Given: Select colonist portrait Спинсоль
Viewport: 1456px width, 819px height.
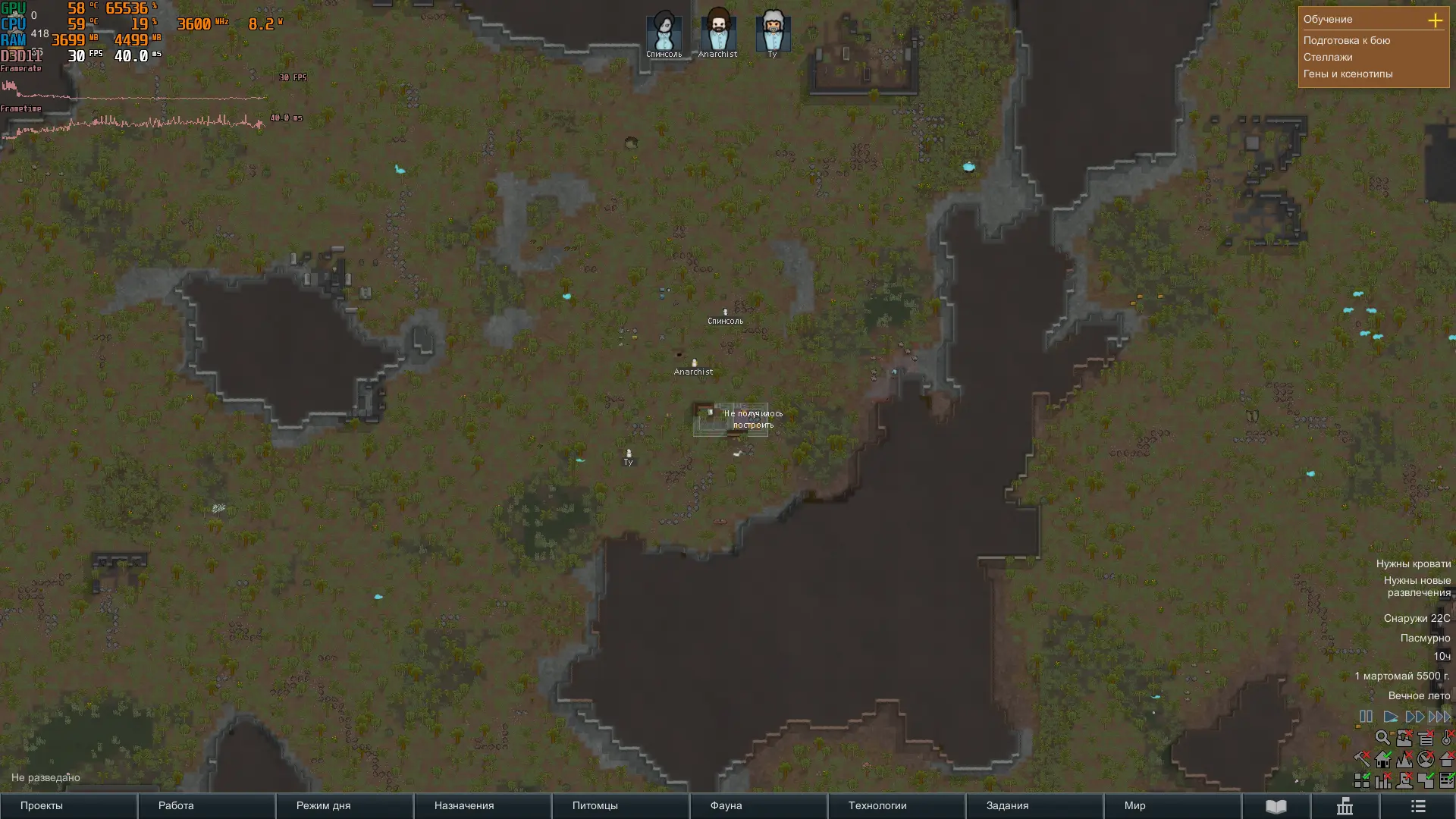Looking at the screenshot, I should 664,32.
